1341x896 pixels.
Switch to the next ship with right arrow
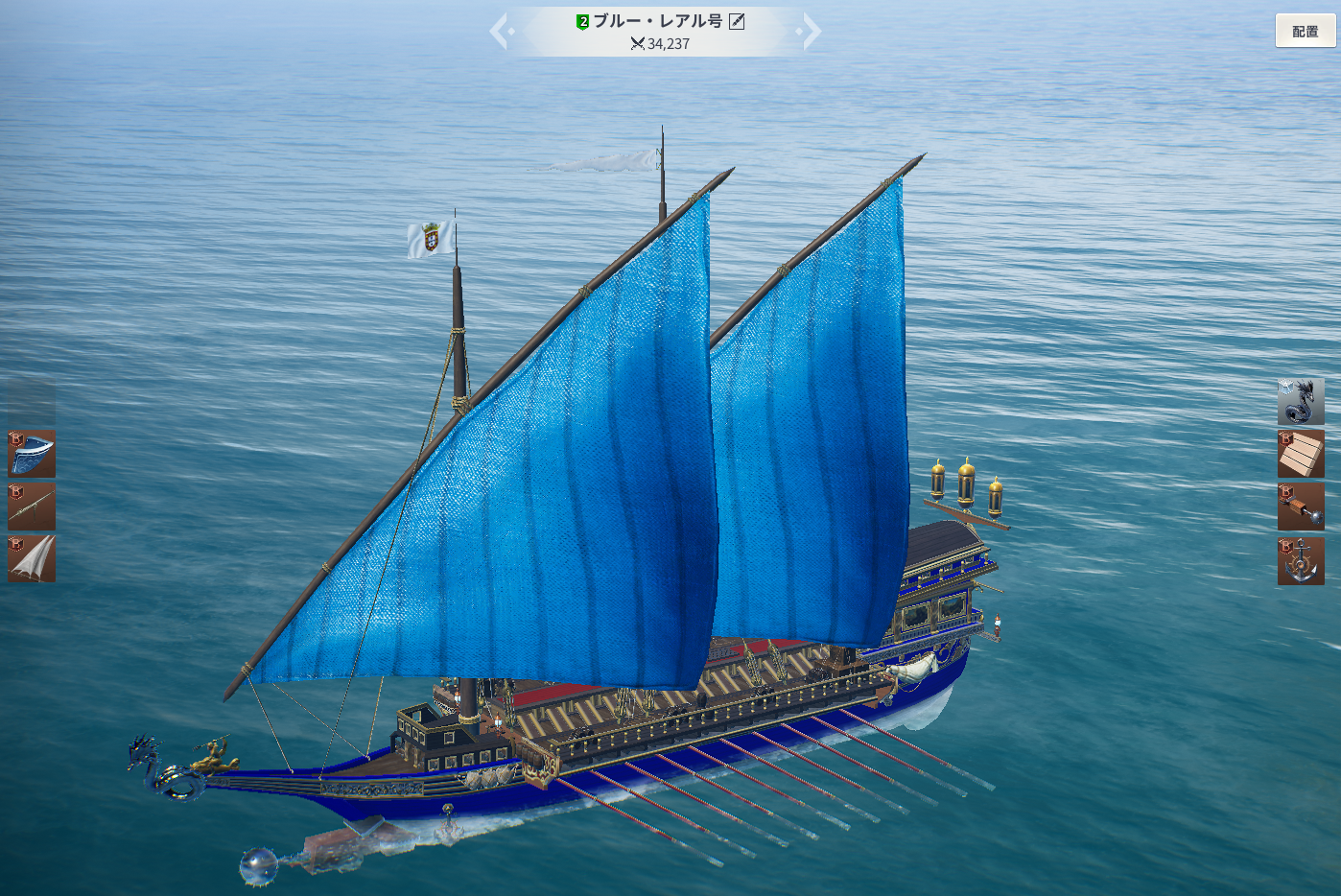coord(811,31)
